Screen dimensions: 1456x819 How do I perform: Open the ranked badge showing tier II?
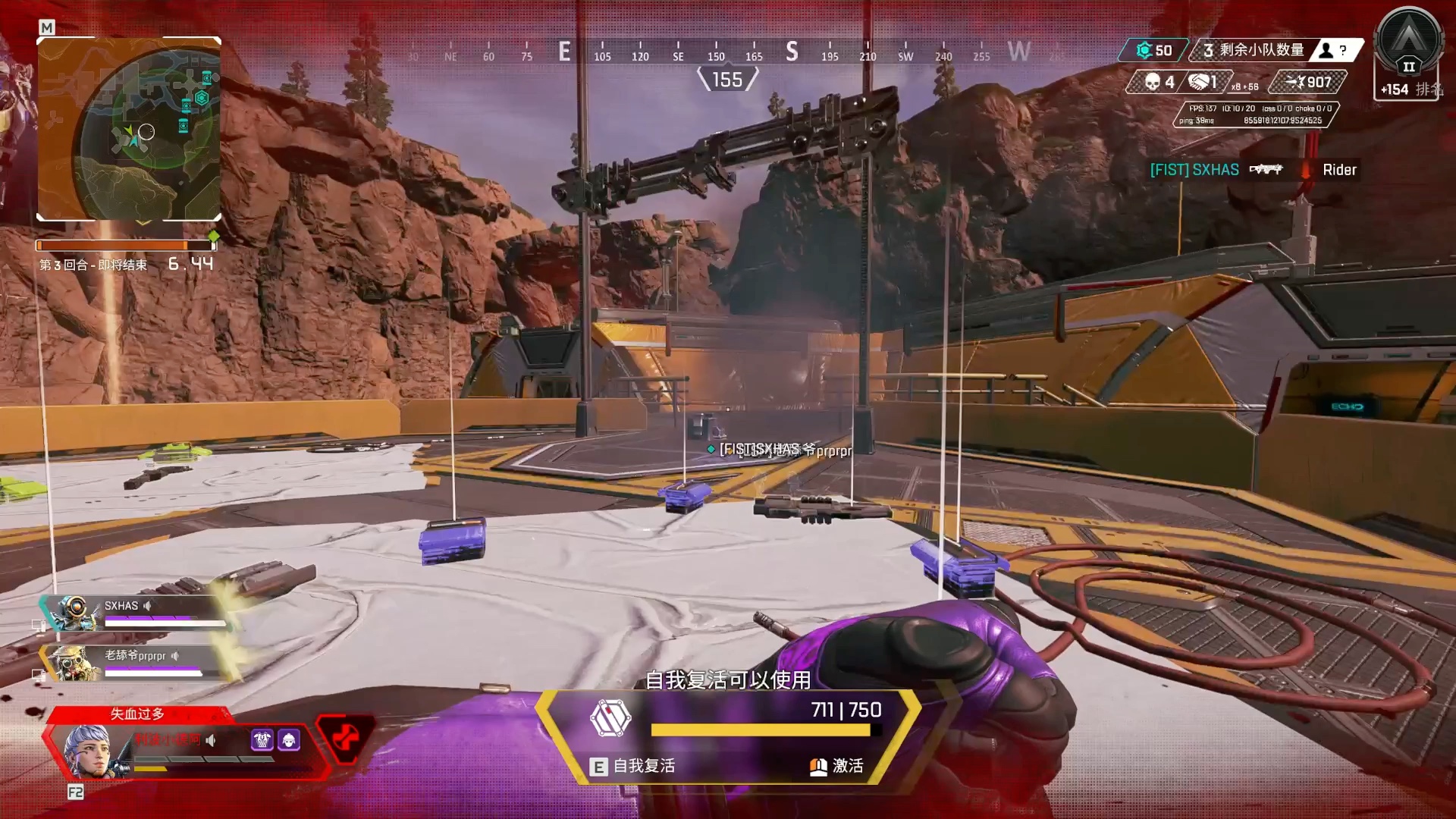click(1408, 45)
